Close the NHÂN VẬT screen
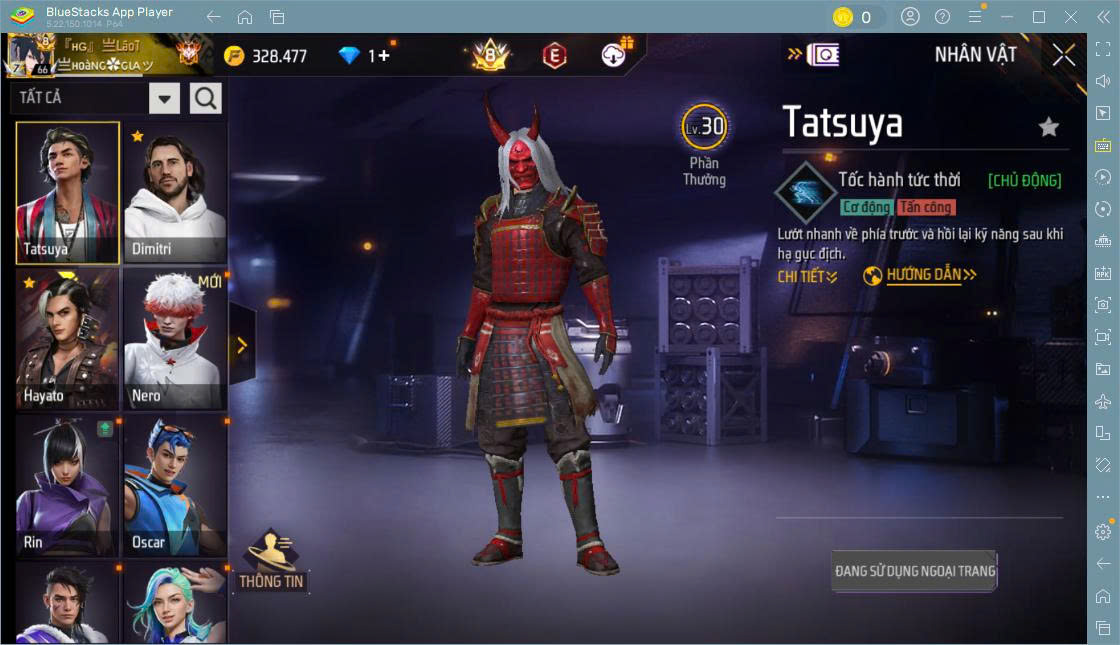Screen dimensions: 1120x645 click(x=1064, y=55)
